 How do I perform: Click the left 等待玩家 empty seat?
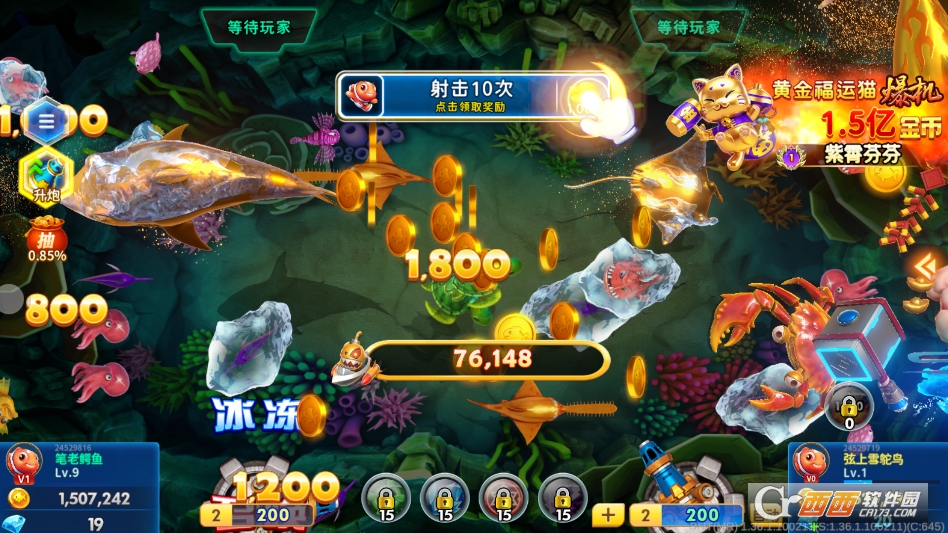pos(258,27)
